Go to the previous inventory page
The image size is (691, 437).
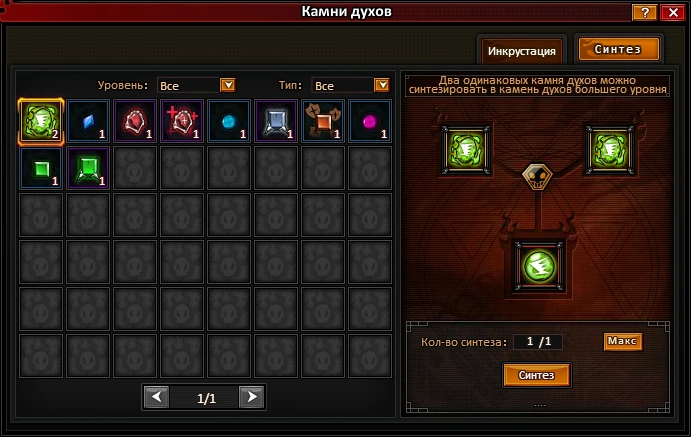click(156, 398)
